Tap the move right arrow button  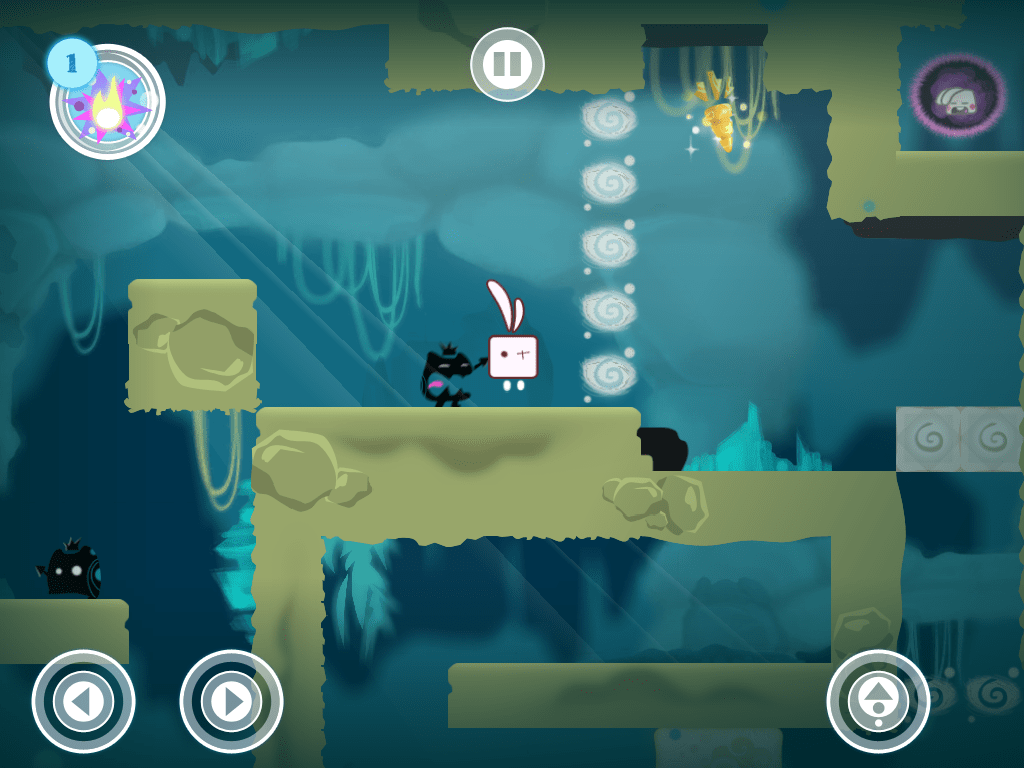click(231, 702)
